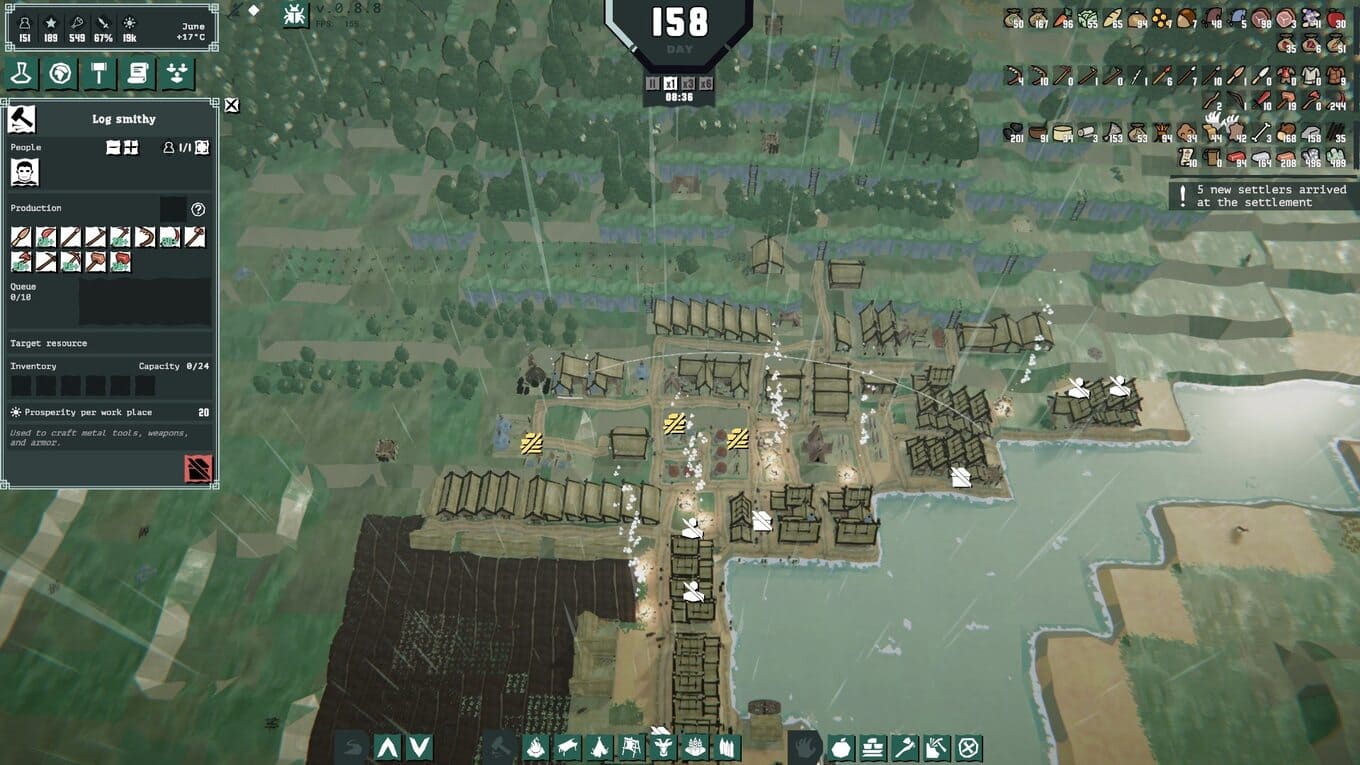Click the bug report icon
The width and height of the screenshot is (1360, 765).
(x=295, y=14)
